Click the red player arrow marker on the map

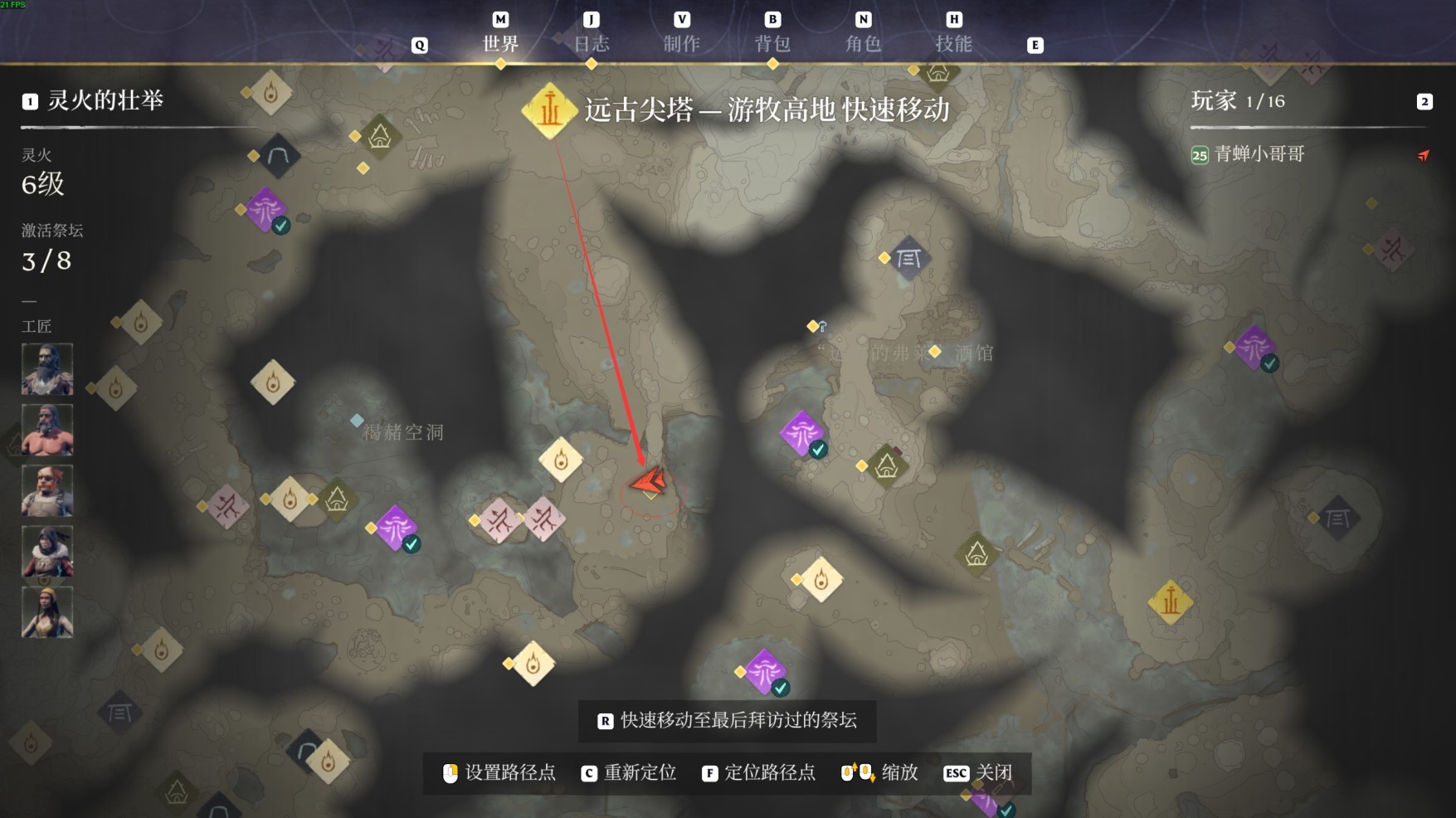click(650, 481)
